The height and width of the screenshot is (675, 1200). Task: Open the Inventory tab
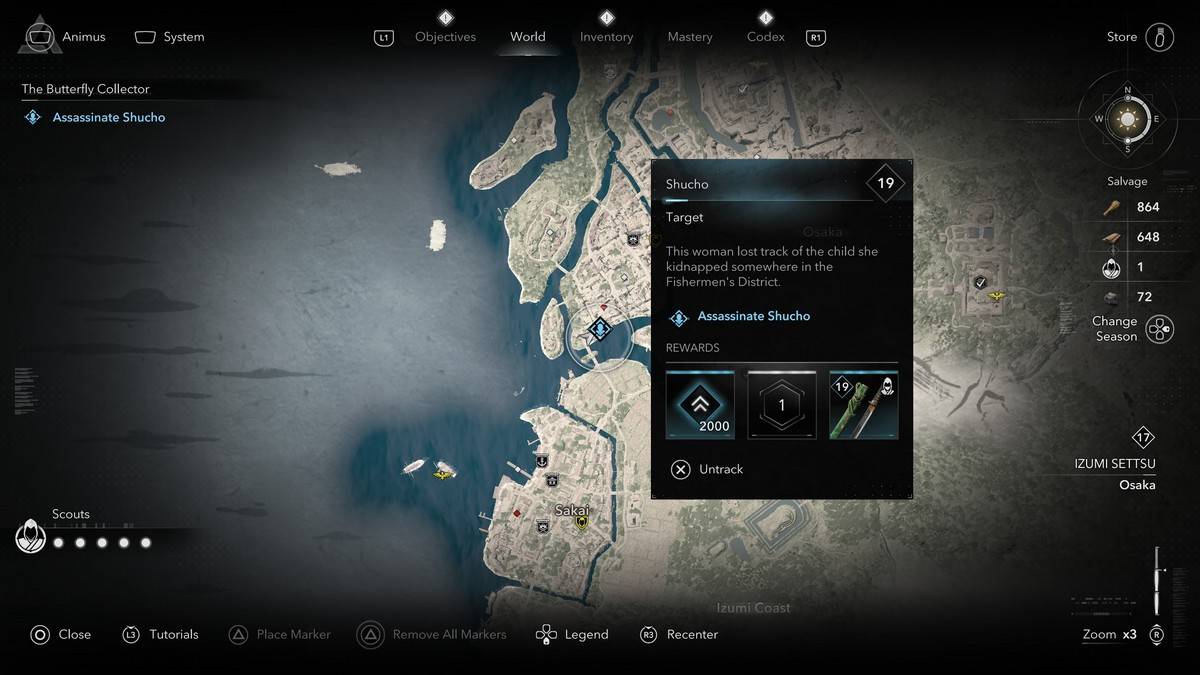606,37
